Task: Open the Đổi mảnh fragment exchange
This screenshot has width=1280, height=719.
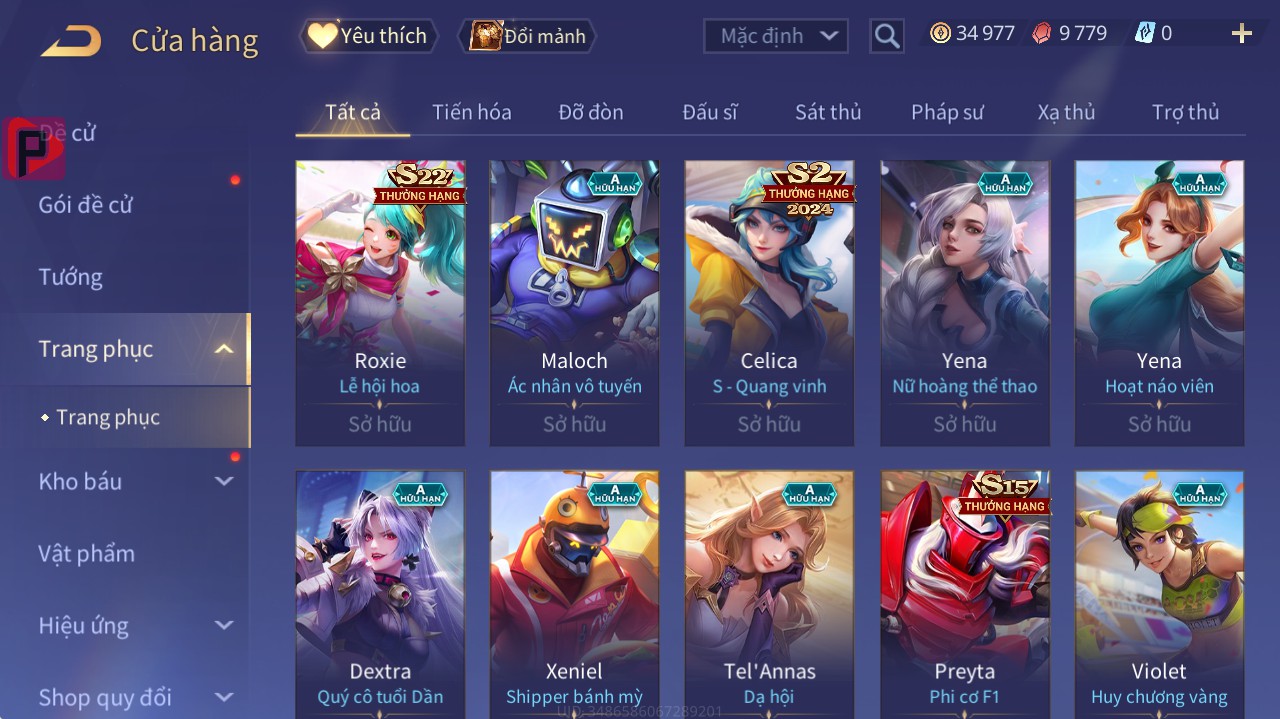Action: click(x=527, y=36)
